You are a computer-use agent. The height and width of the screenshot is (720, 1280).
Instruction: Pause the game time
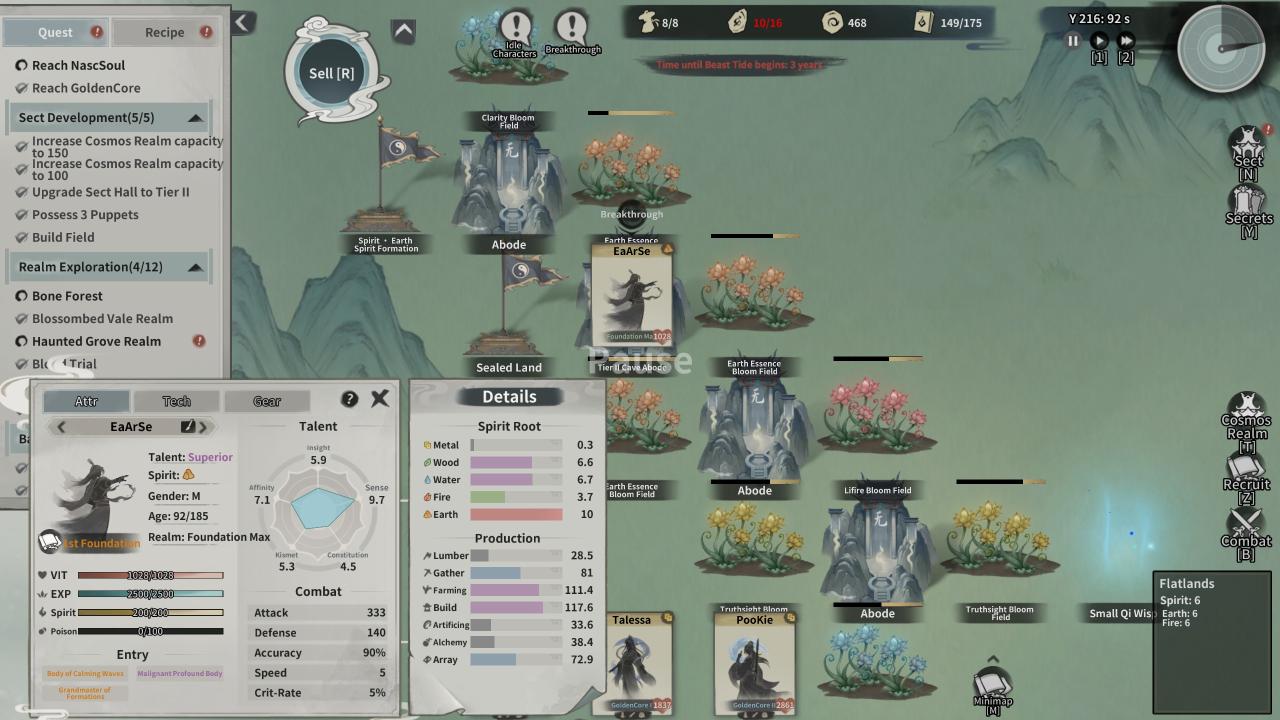(1073, 41)
